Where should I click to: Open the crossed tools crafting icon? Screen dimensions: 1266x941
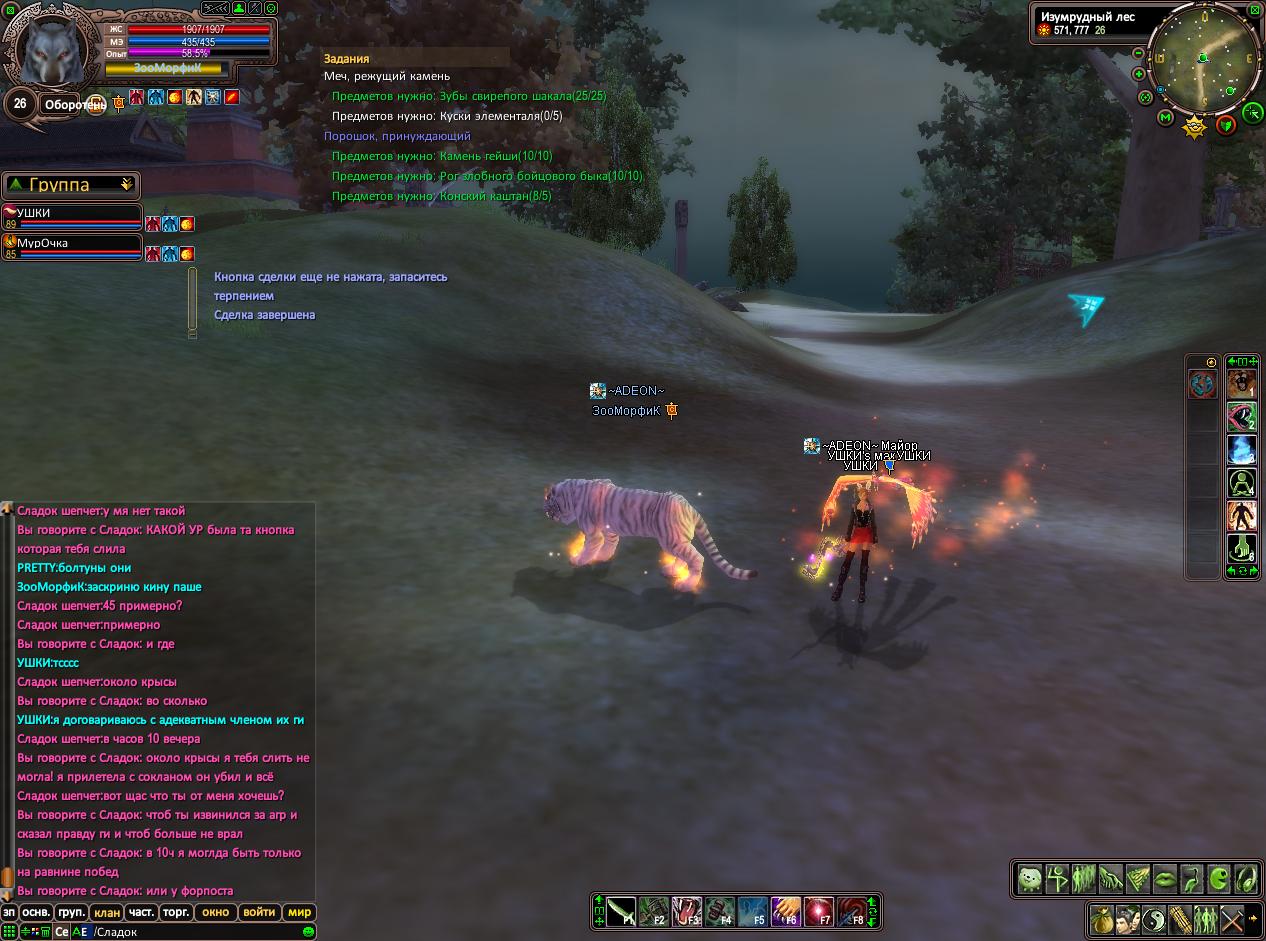click(1231, 917)
